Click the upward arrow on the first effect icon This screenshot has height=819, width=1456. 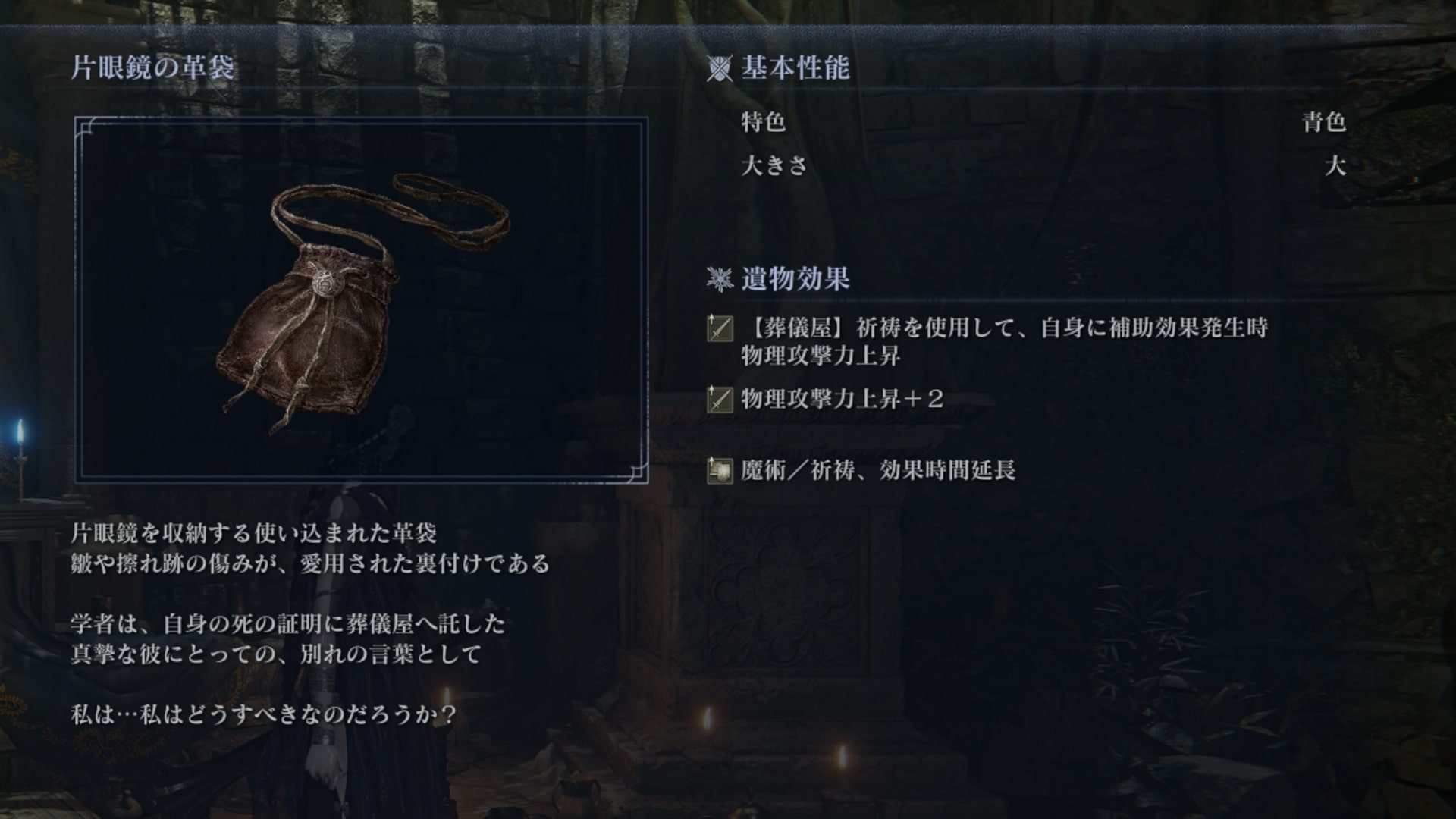pyautogui.click(x=712, y=317)
